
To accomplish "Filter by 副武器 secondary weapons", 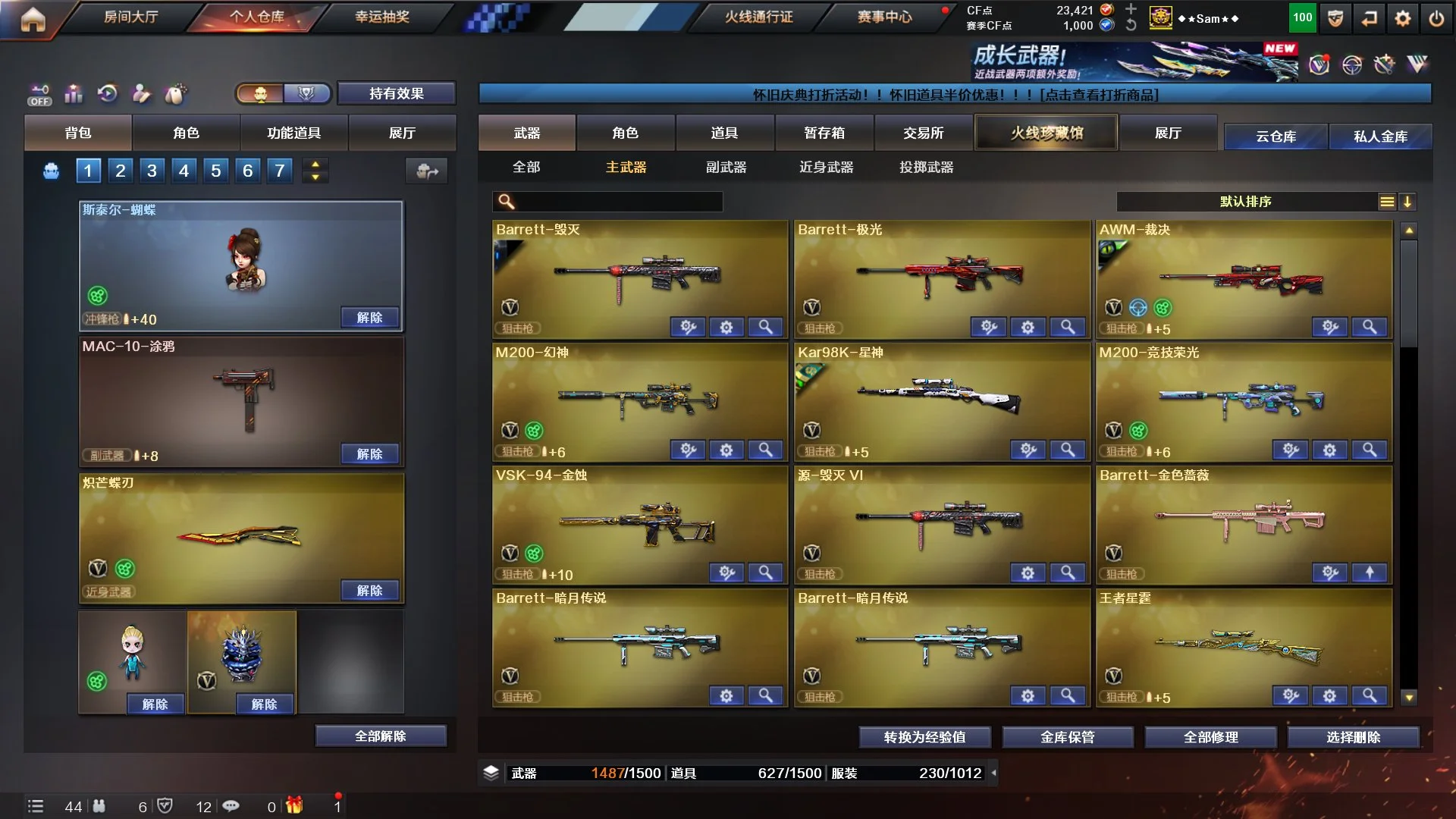I will pyautogui.click(x=726, y=167).
